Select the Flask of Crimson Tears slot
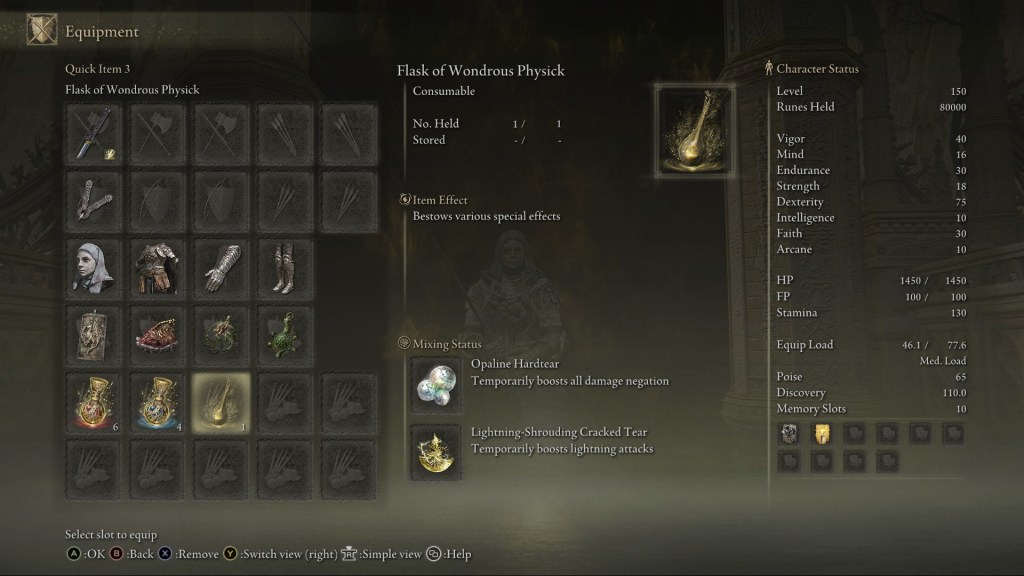The height and width of the screenshot is (576, 1024). 95,402
